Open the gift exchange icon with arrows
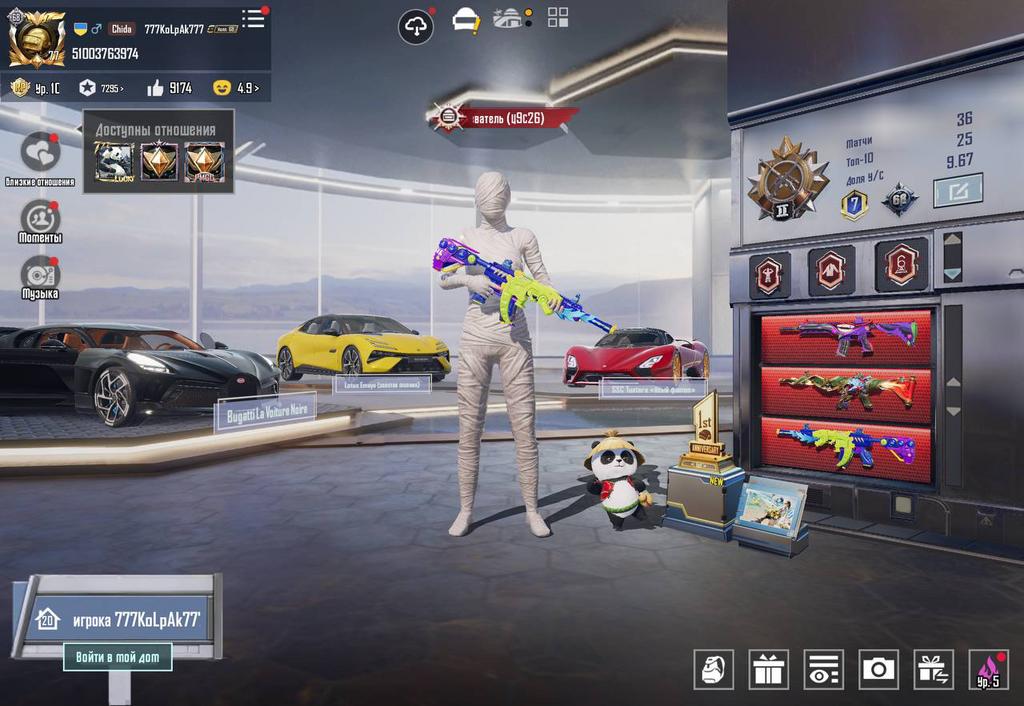Image resolution: width=1024 pixels, height=706 pixels. [933, 669]
